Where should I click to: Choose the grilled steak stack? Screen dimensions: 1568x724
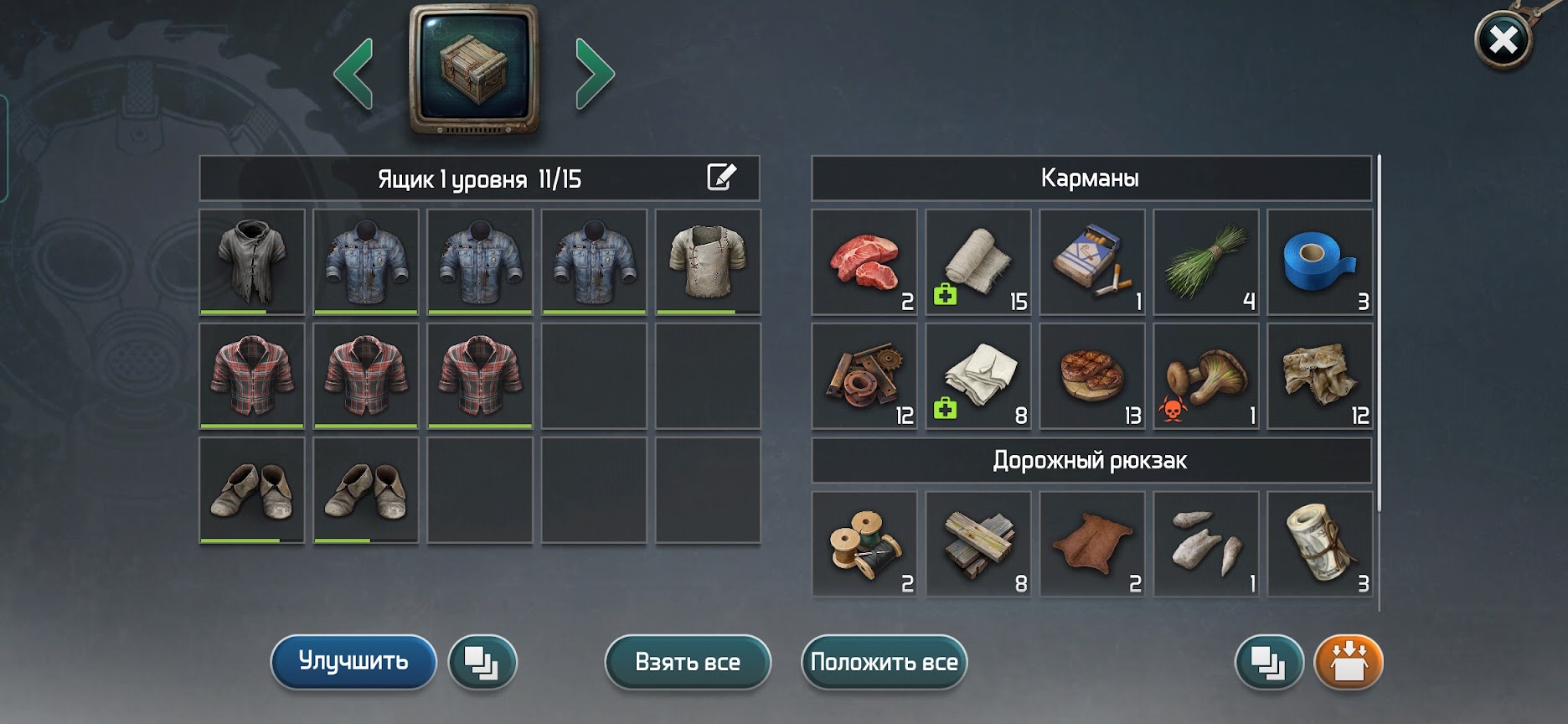[1092, 376]
